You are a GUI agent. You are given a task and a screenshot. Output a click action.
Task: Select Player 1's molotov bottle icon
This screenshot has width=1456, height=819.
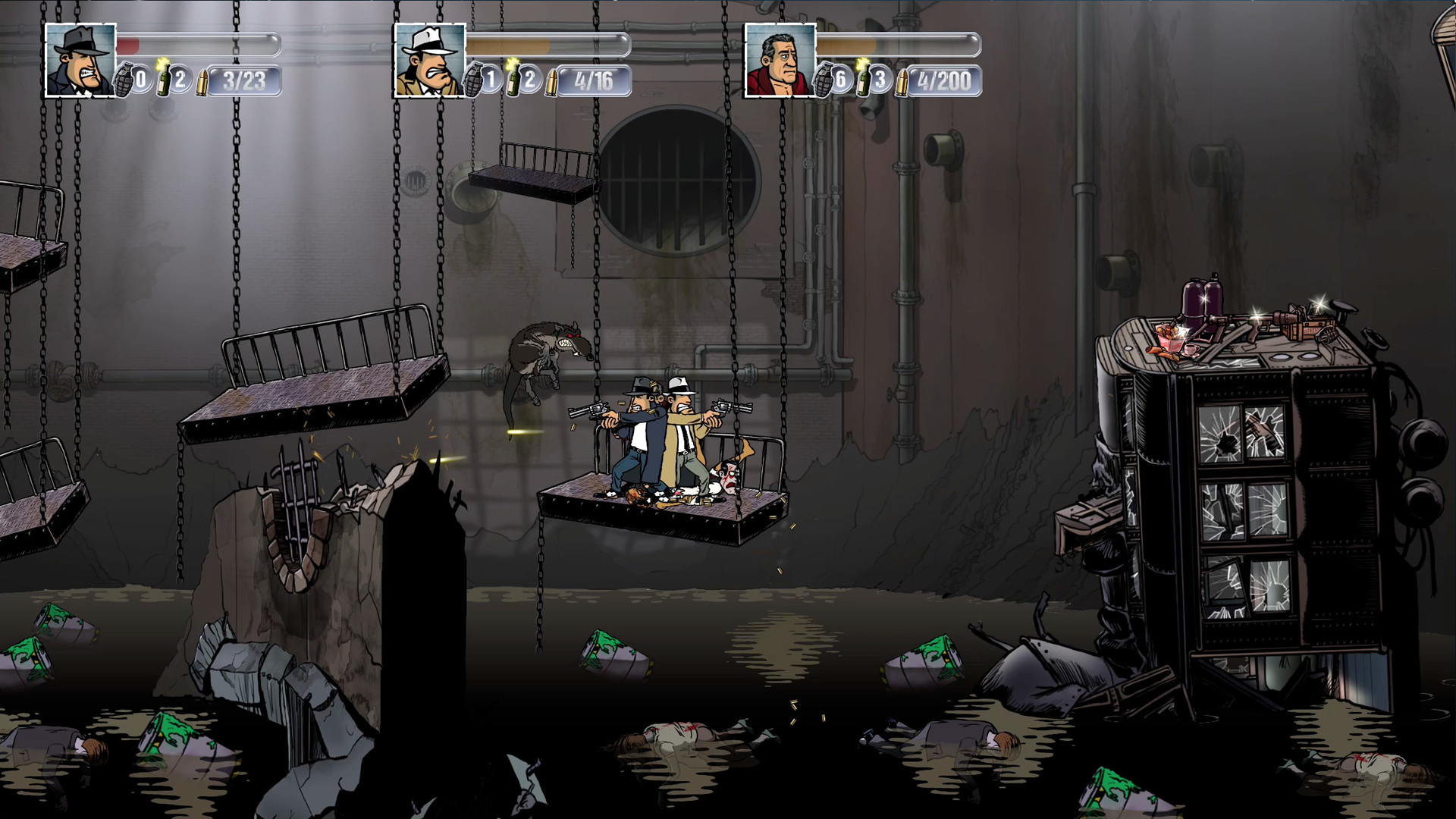pyautogui.click(x=162, y=80)
